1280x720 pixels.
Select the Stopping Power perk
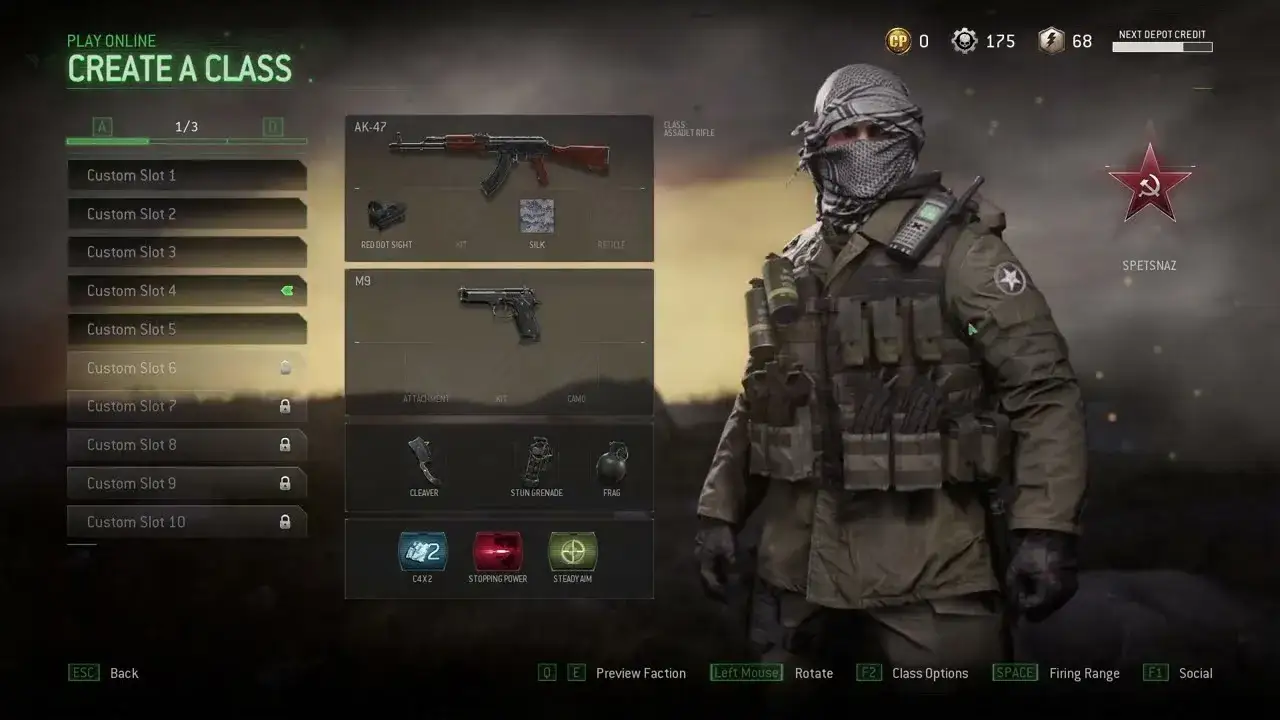tap(497, 550)
